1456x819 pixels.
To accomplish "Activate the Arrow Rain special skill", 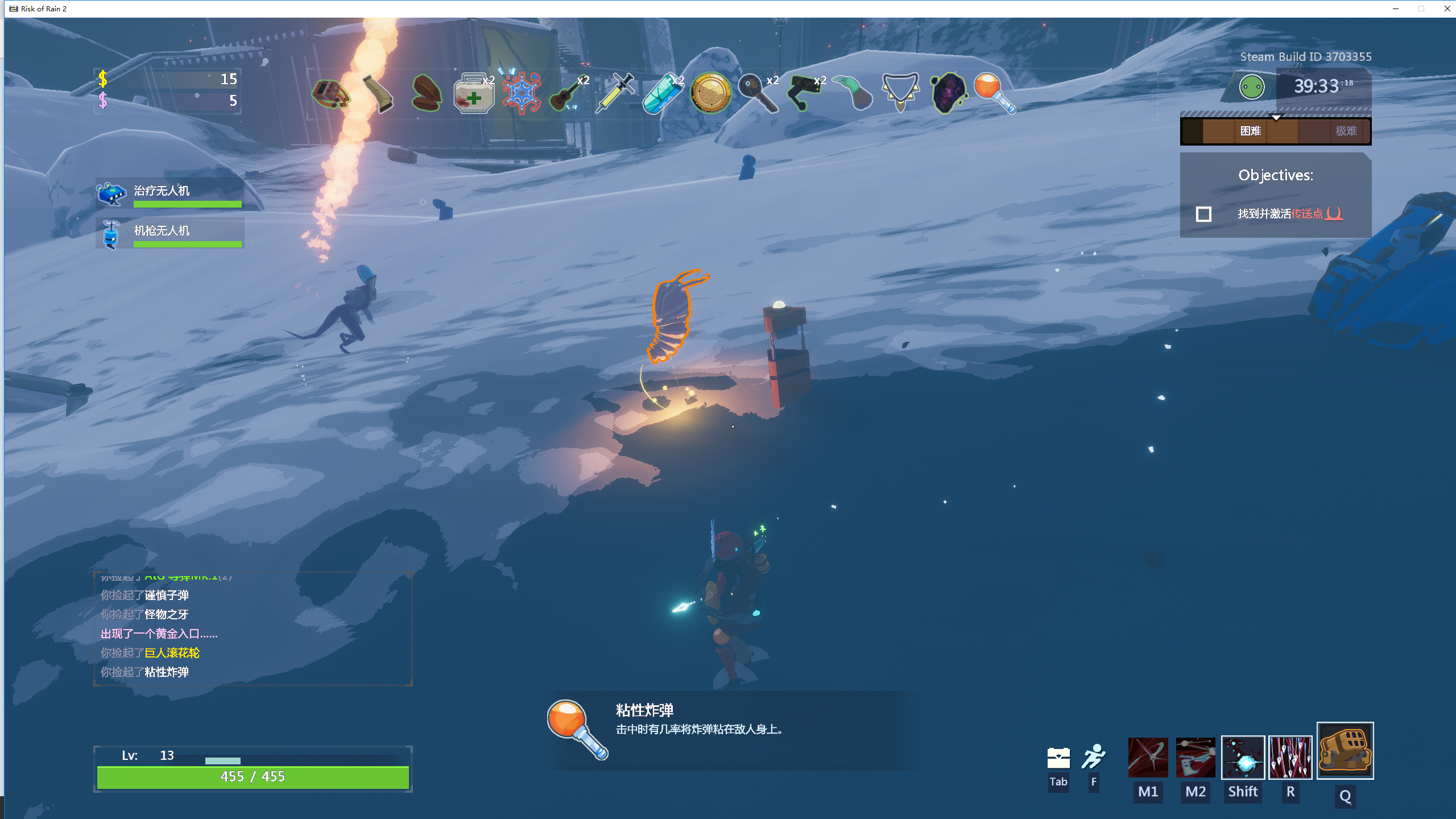I will (x=1290, y=758).
